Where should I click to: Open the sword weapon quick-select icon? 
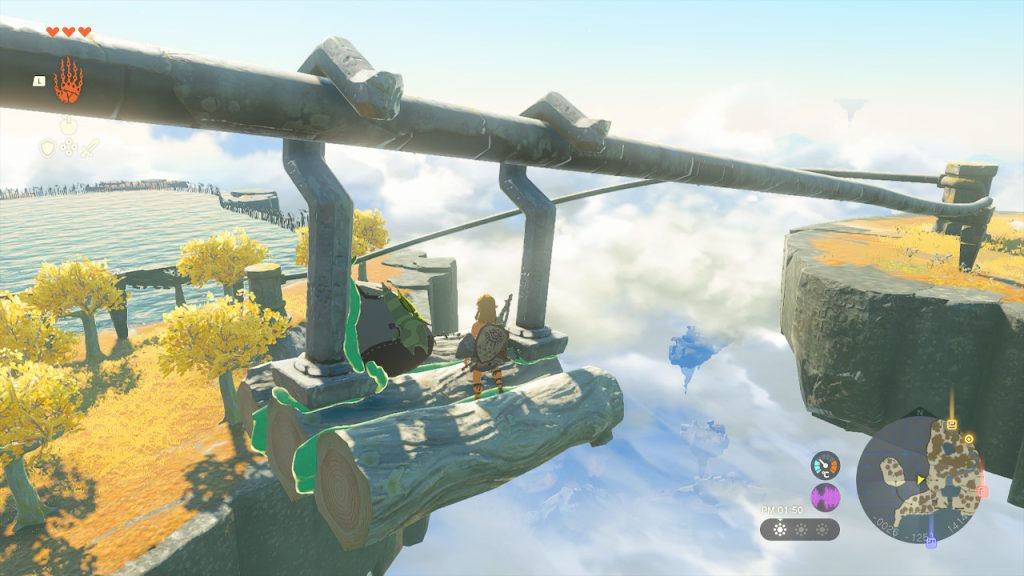click(89, 148)
